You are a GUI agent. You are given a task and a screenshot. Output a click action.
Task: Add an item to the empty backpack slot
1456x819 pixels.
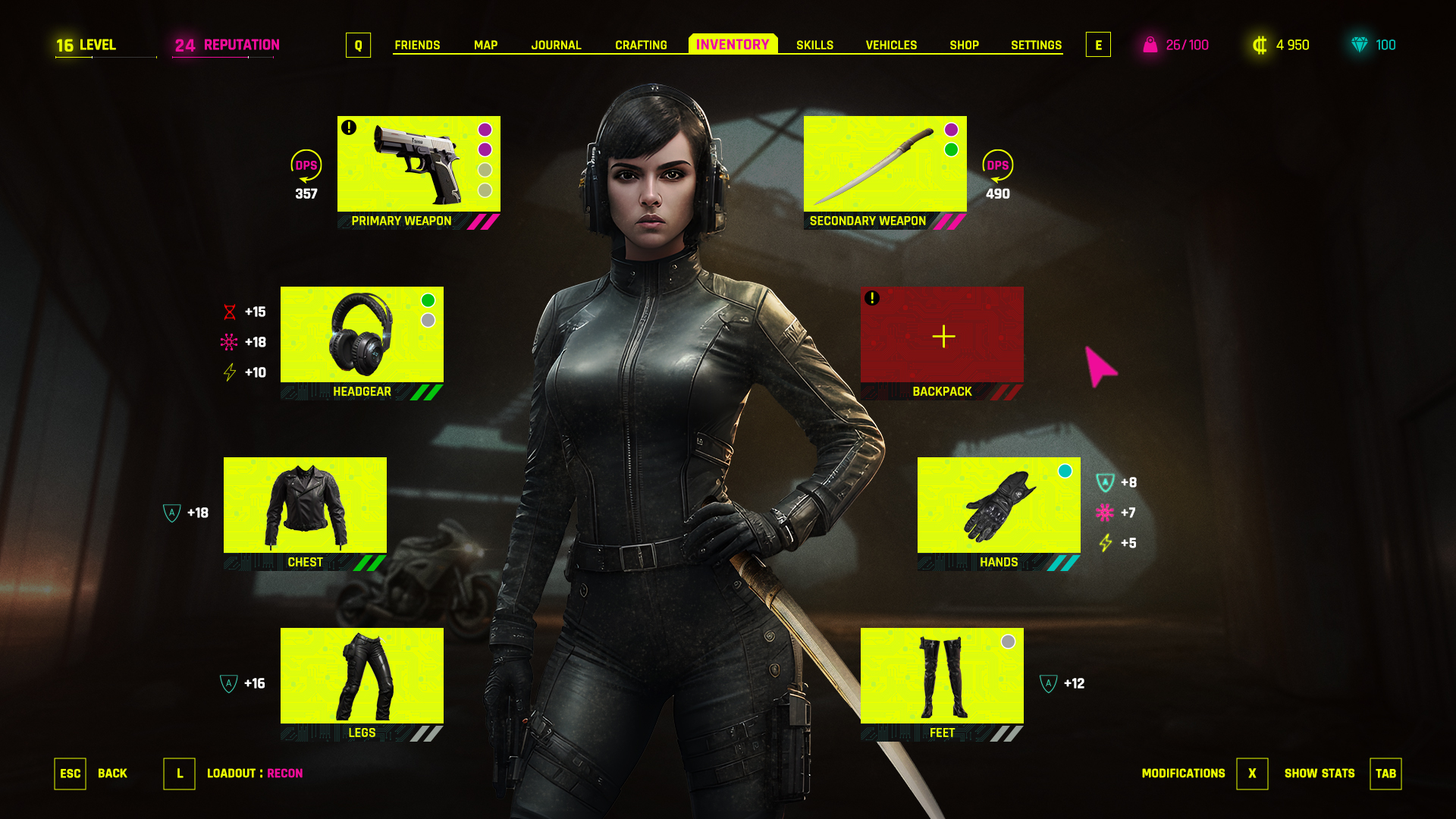click(943, 335)
